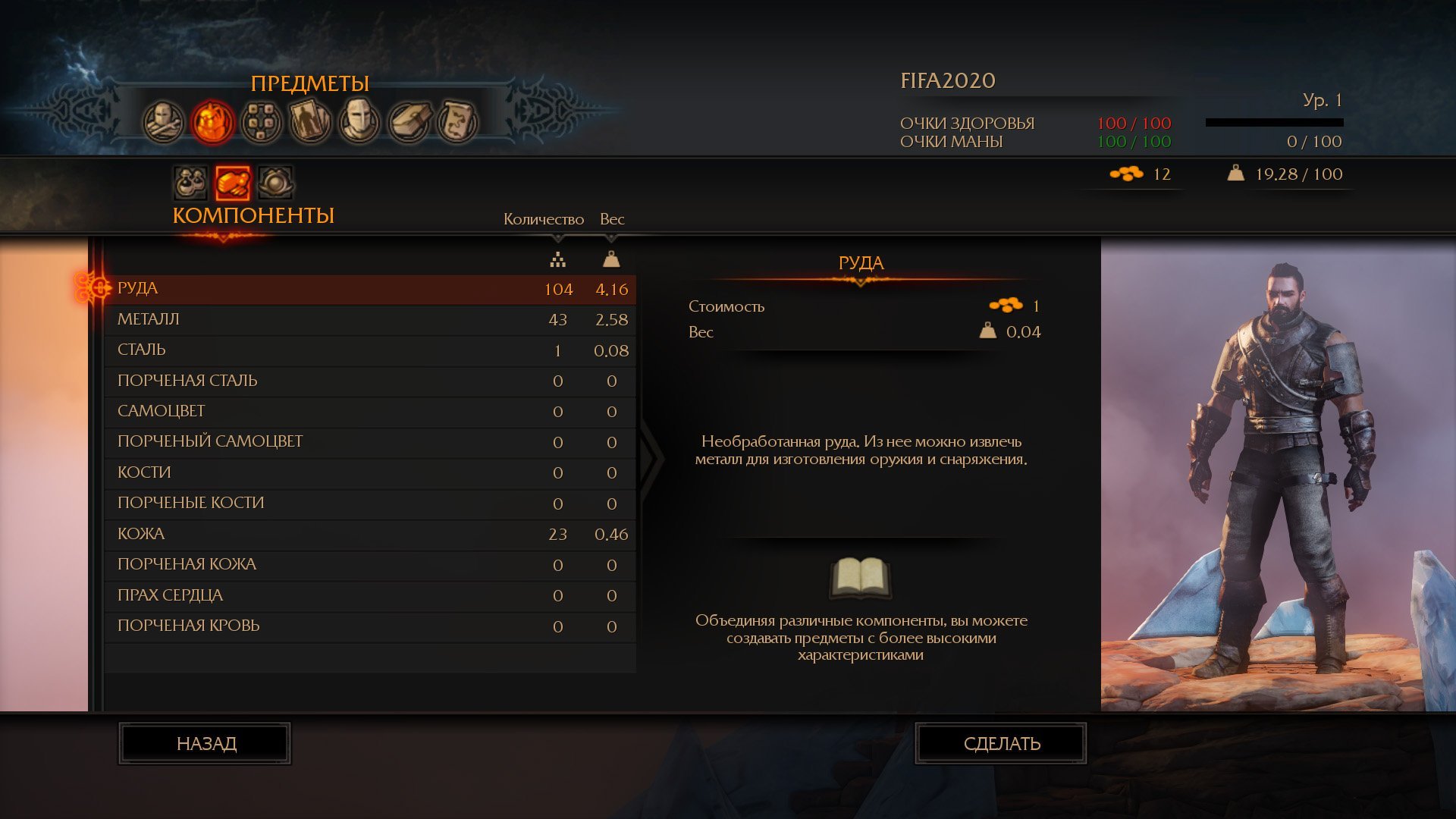
Task: Switch to the potions sub-category
Action: (190, 183)
